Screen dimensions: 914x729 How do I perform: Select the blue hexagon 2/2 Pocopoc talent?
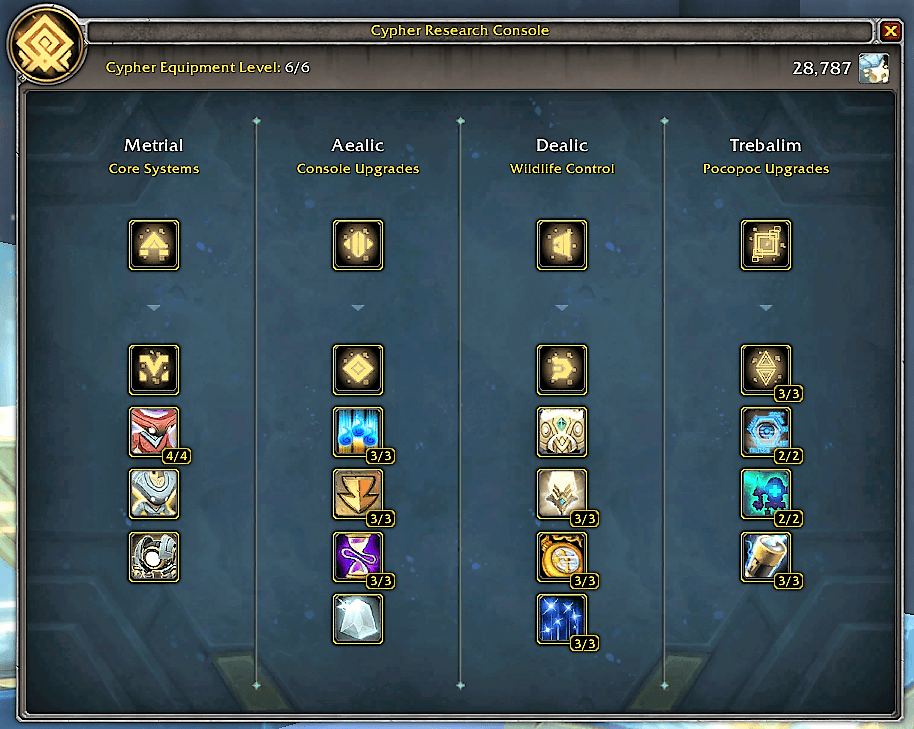point(766,432)
